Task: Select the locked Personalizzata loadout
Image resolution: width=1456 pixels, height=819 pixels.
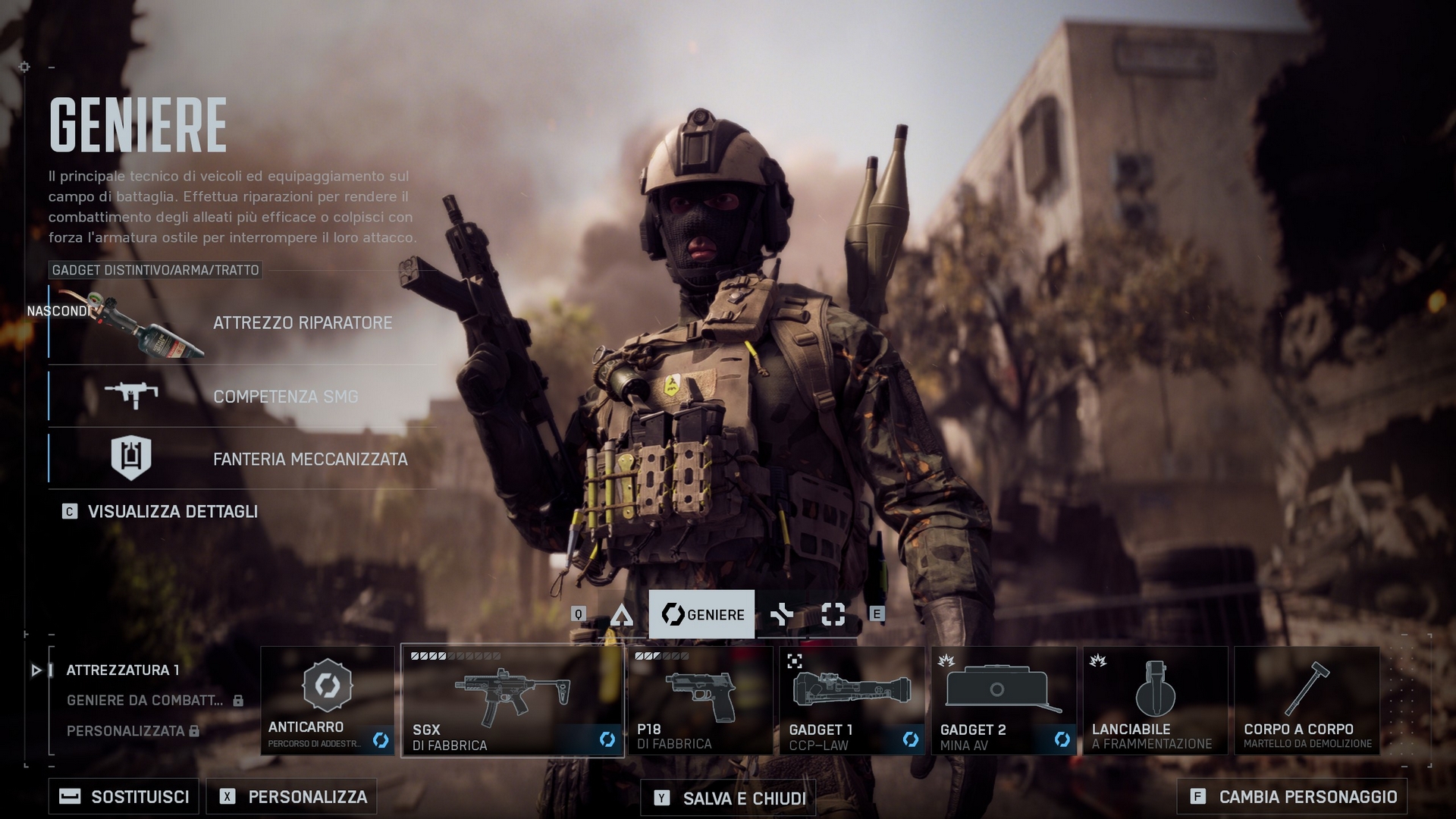Action: point(126,731)
